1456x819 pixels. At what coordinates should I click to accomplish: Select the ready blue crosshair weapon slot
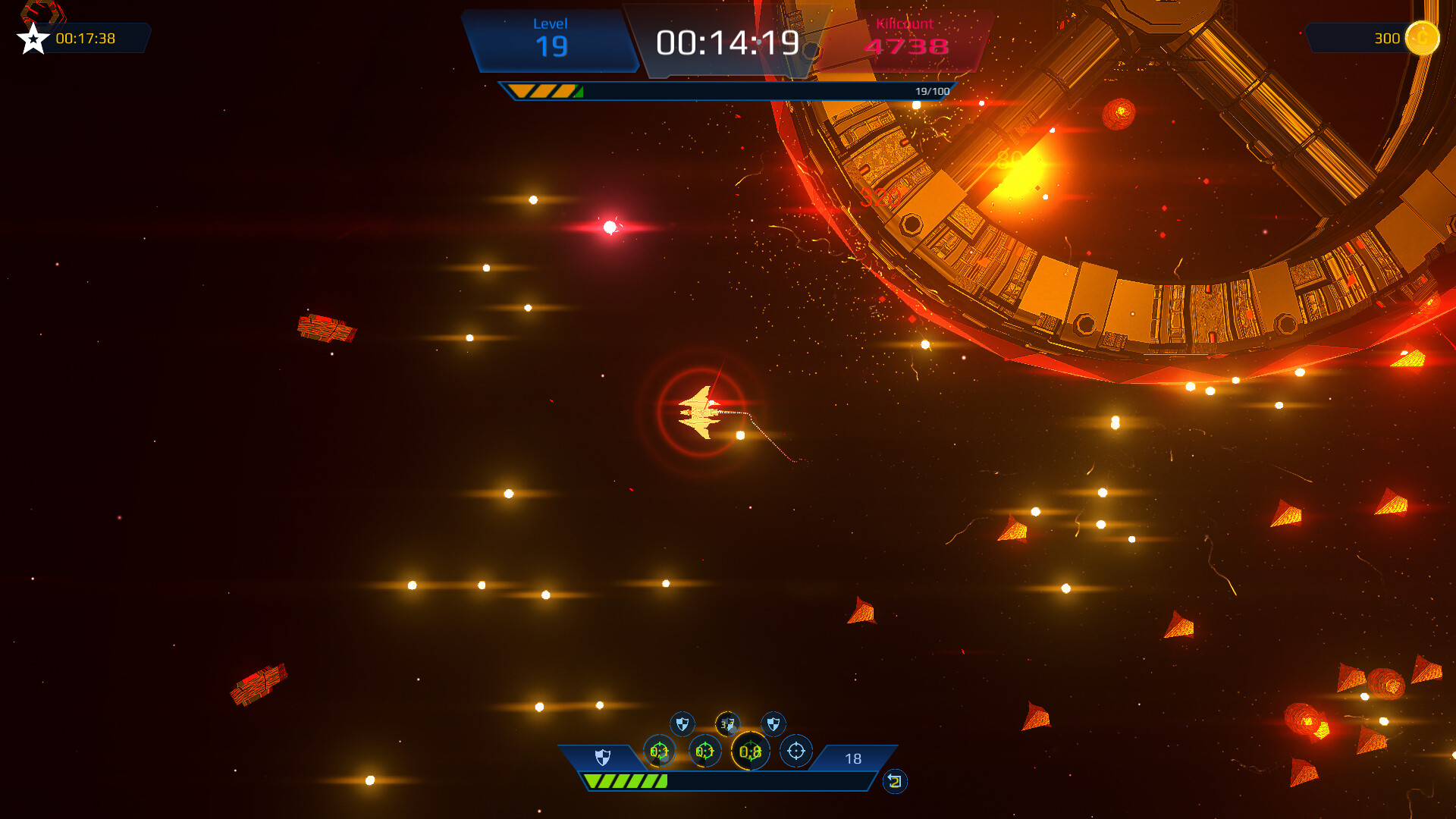click(795, 751)
